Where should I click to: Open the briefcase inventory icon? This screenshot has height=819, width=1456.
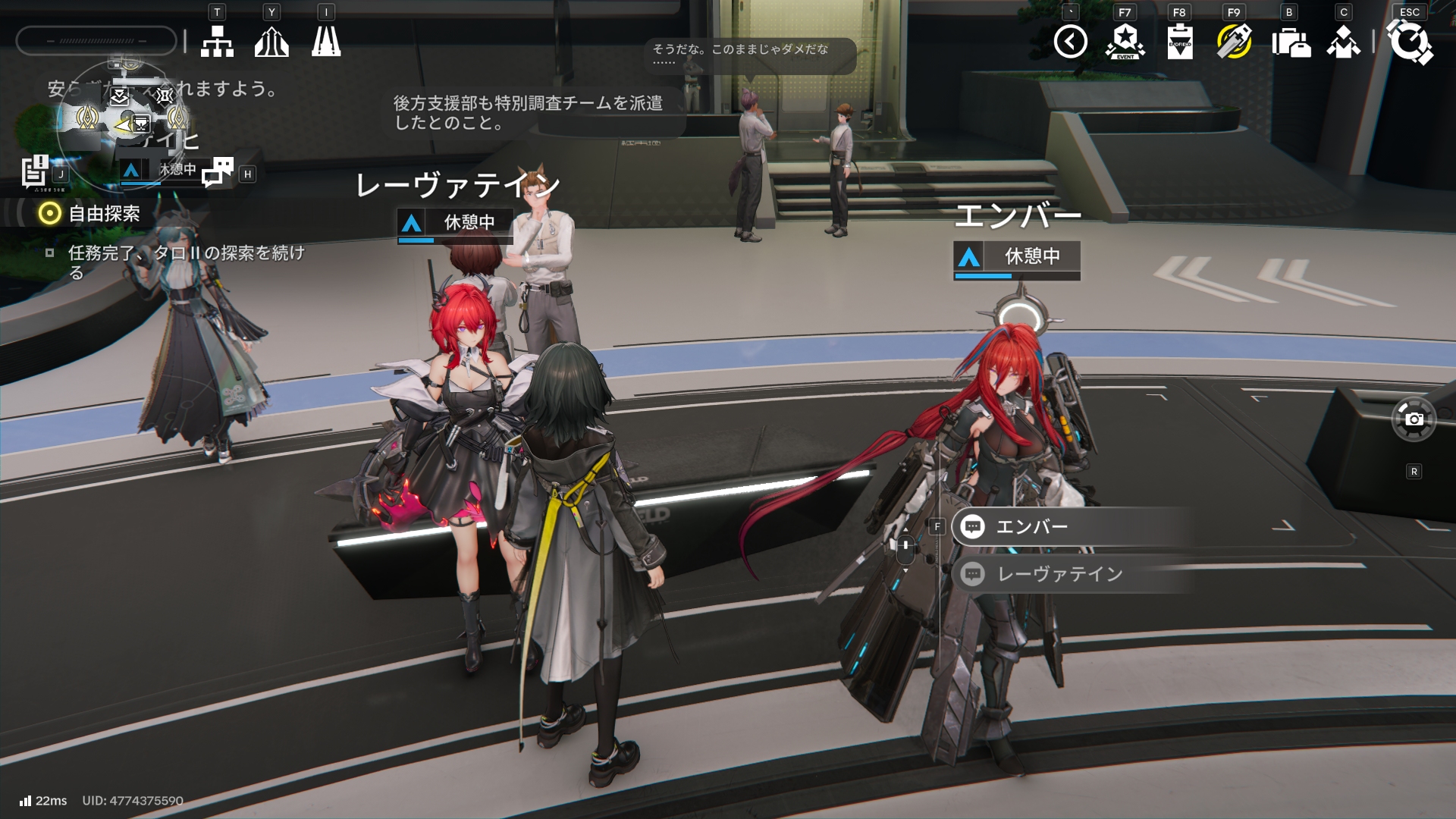(x=1290, y=42)
